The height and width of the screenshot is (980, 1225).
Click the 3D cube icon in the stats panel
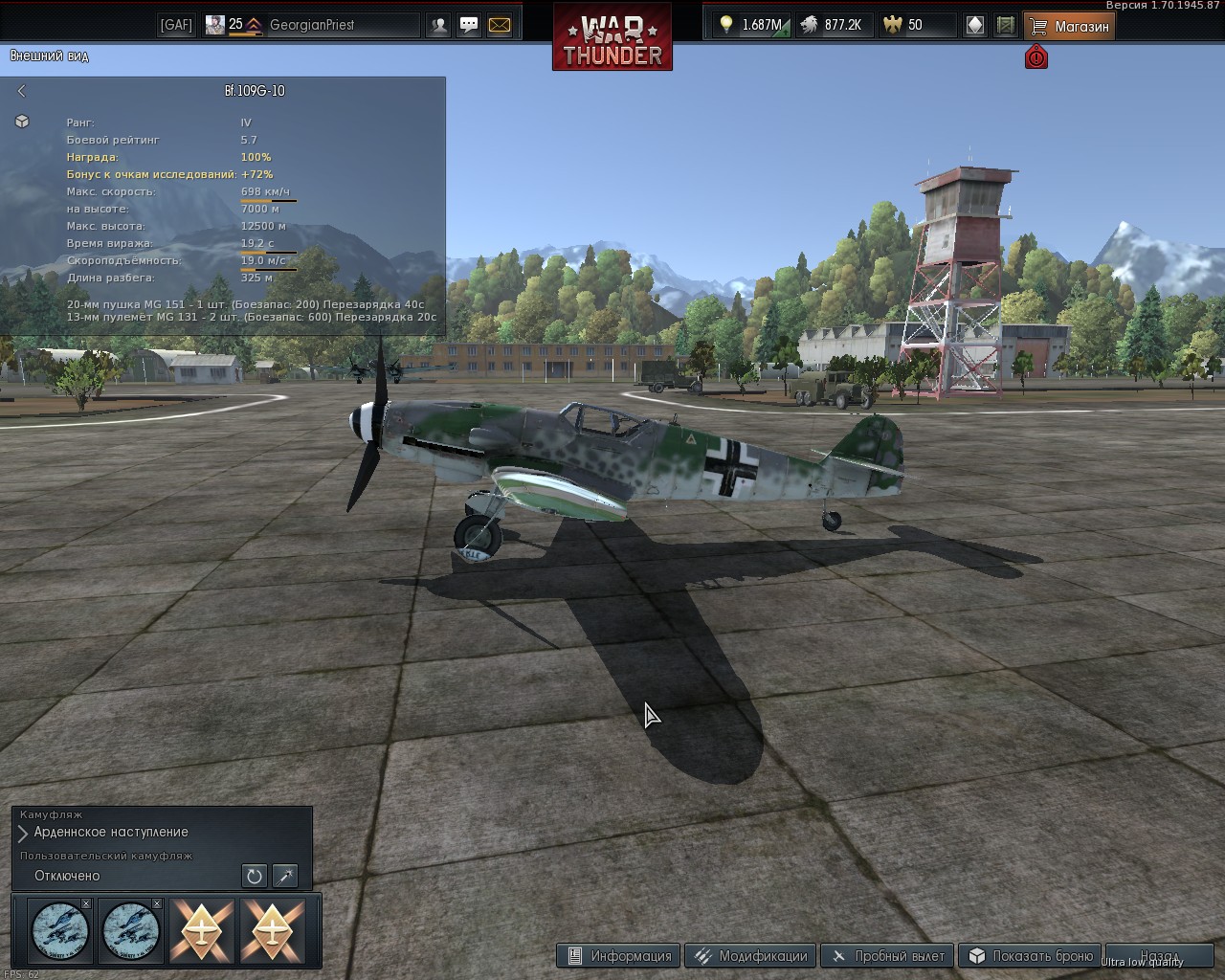[22, 122]
